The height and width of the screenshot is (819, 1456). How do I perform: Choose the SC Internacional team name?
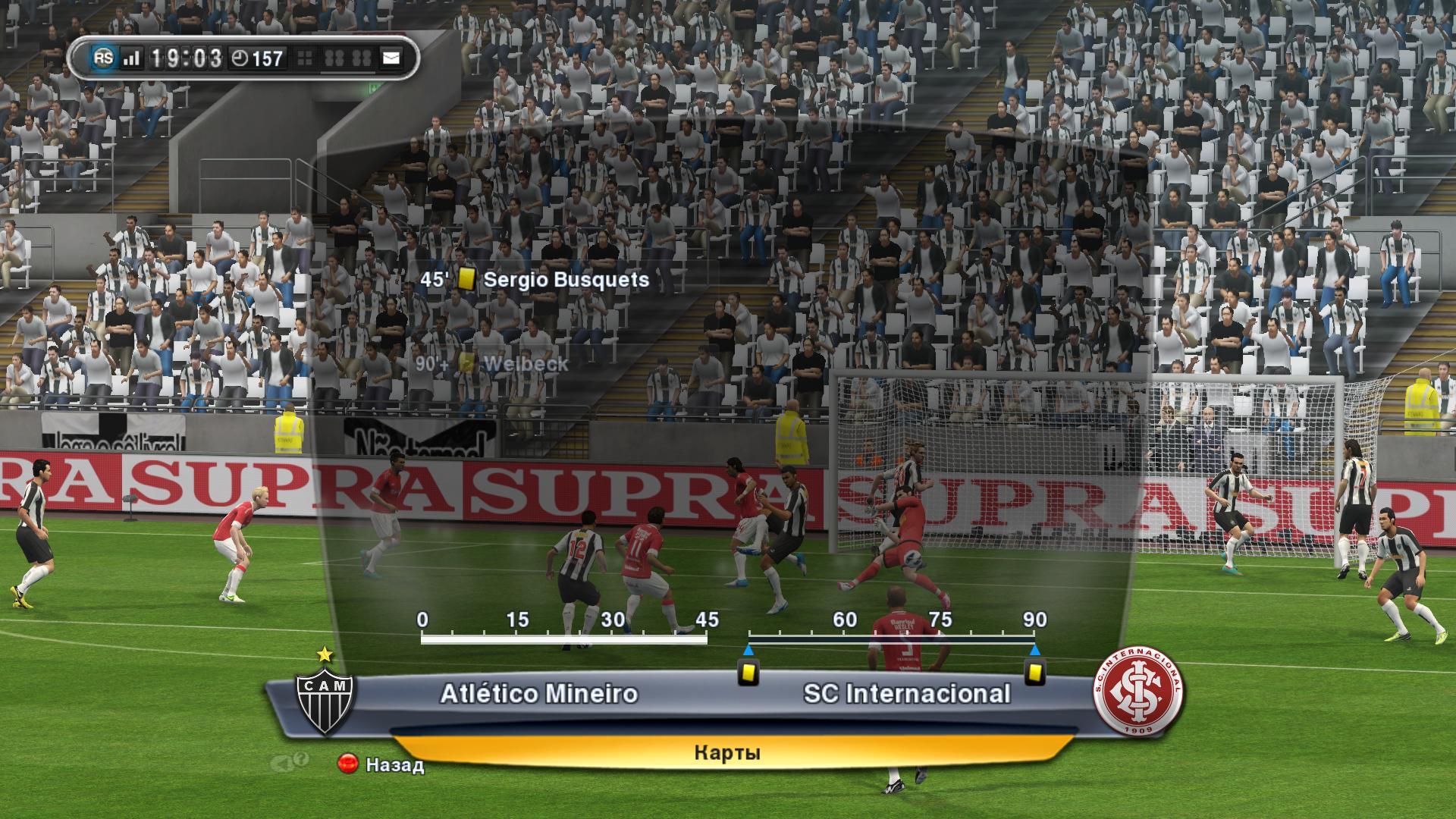click(907, 694)
